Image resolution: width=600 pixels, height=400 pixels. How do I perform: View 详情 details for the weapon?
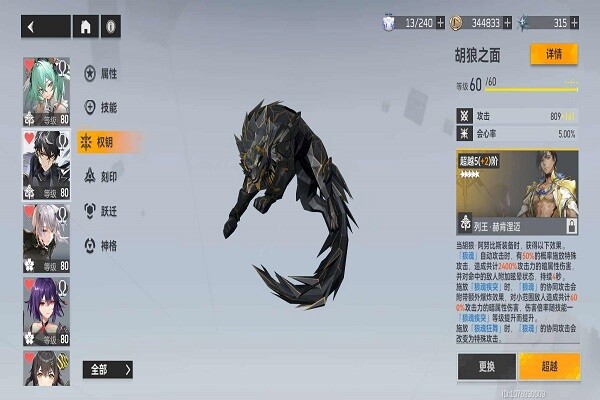coord(554,54)
